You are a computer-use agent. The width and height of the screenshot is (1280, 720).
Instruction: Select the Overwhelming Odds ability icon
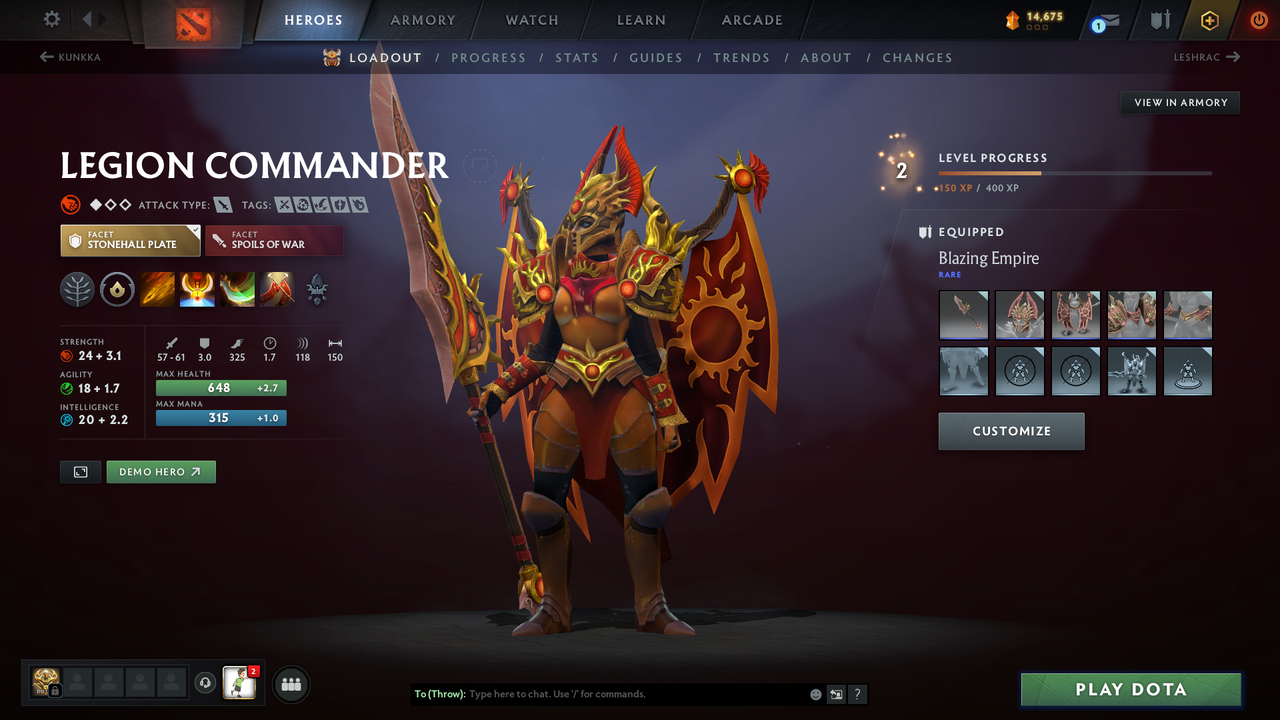[158, 289]
